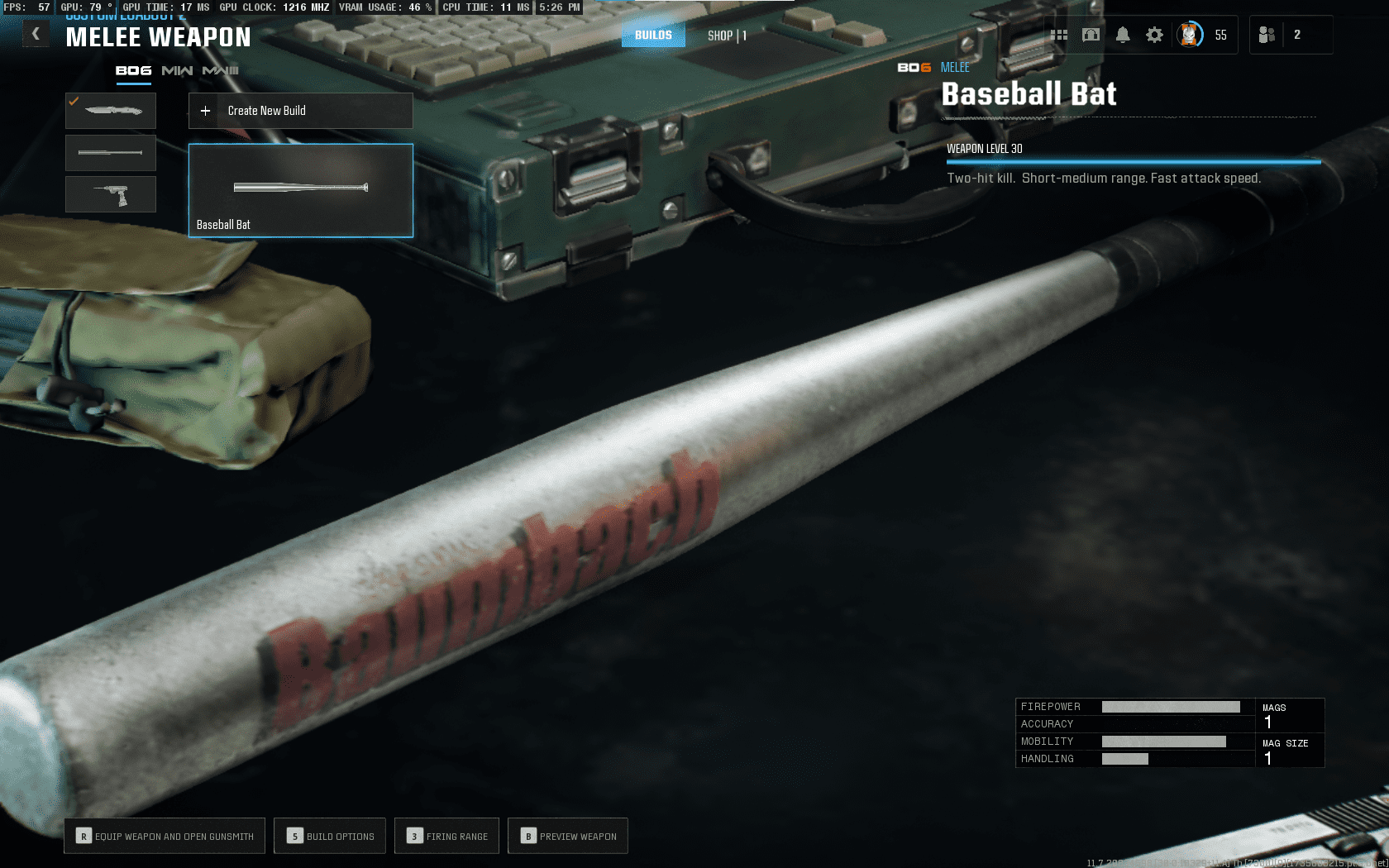Open settings via the gear icon
The height and width of the screenshot is (868, 1389).
[x=1154, y=35]
